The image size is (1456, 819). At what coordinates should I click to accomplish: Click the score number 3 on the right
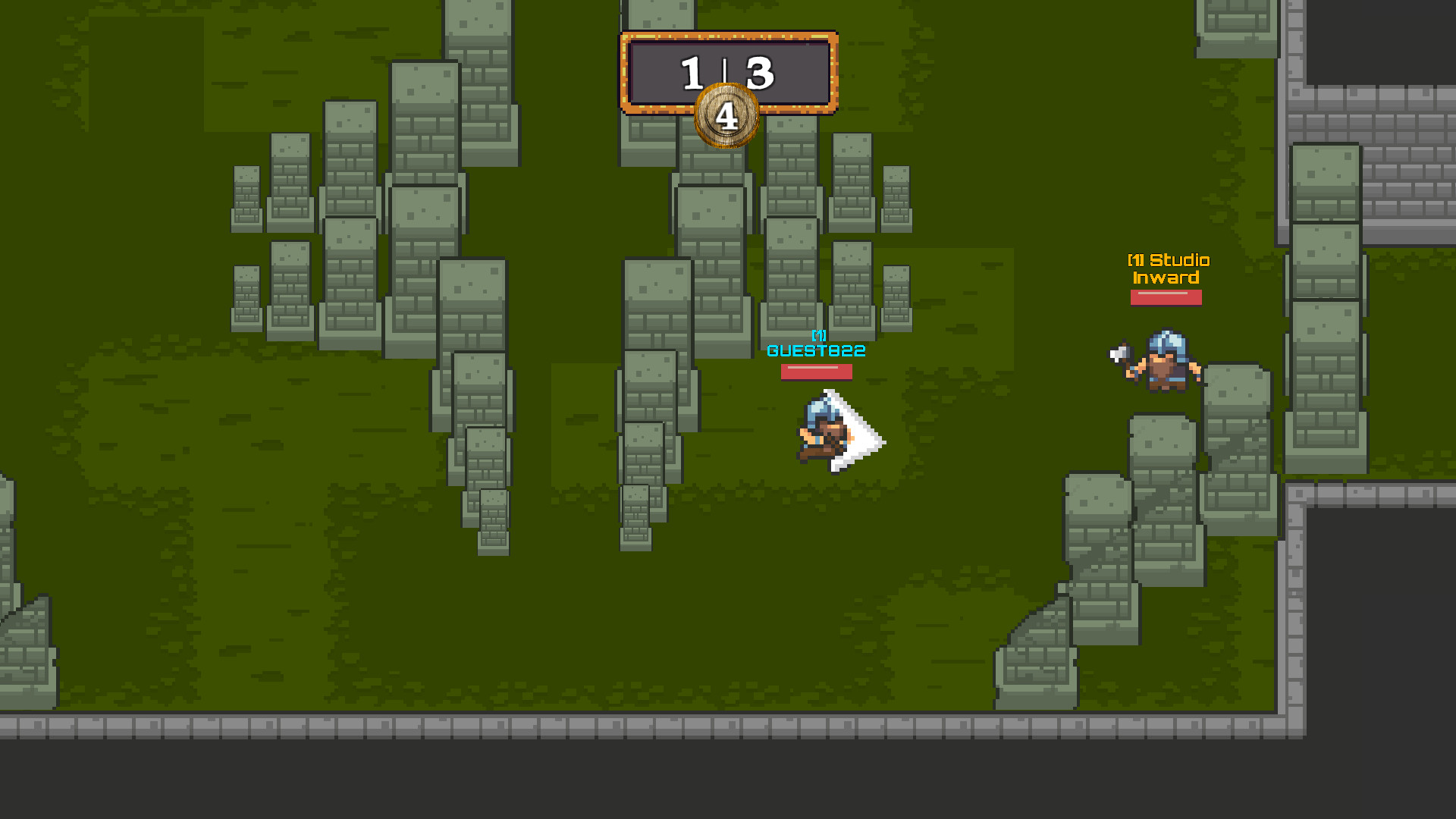[x=758, y=72]
